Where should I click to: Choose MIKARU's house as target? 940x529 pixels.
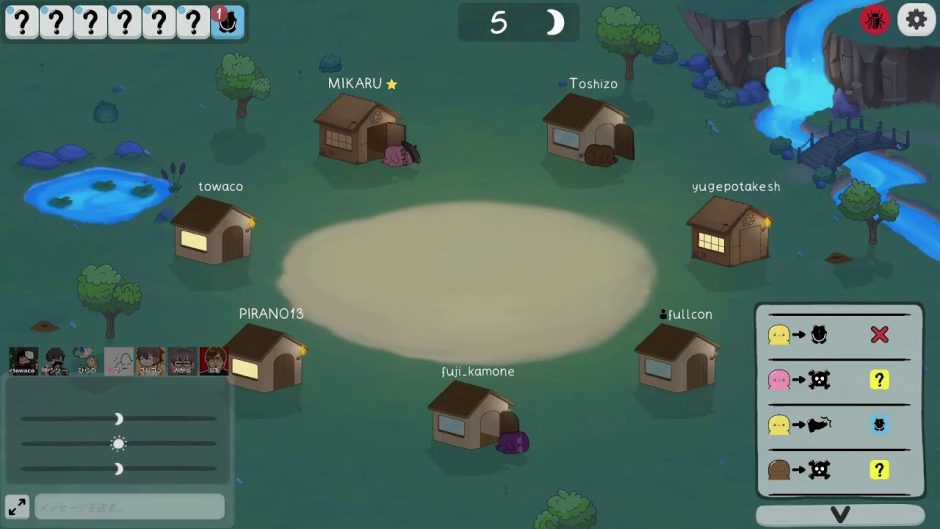(x=358, y=130)
